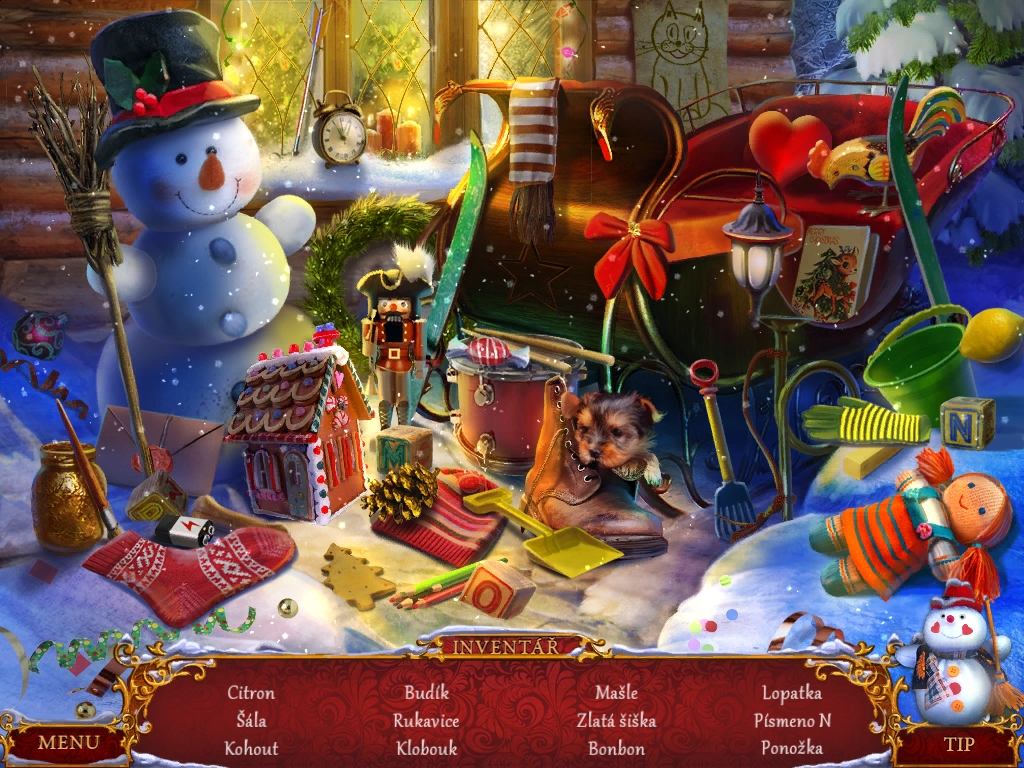
Task: Use the TIP hint button
Action: pyautogui.click(x=958, y=744)
